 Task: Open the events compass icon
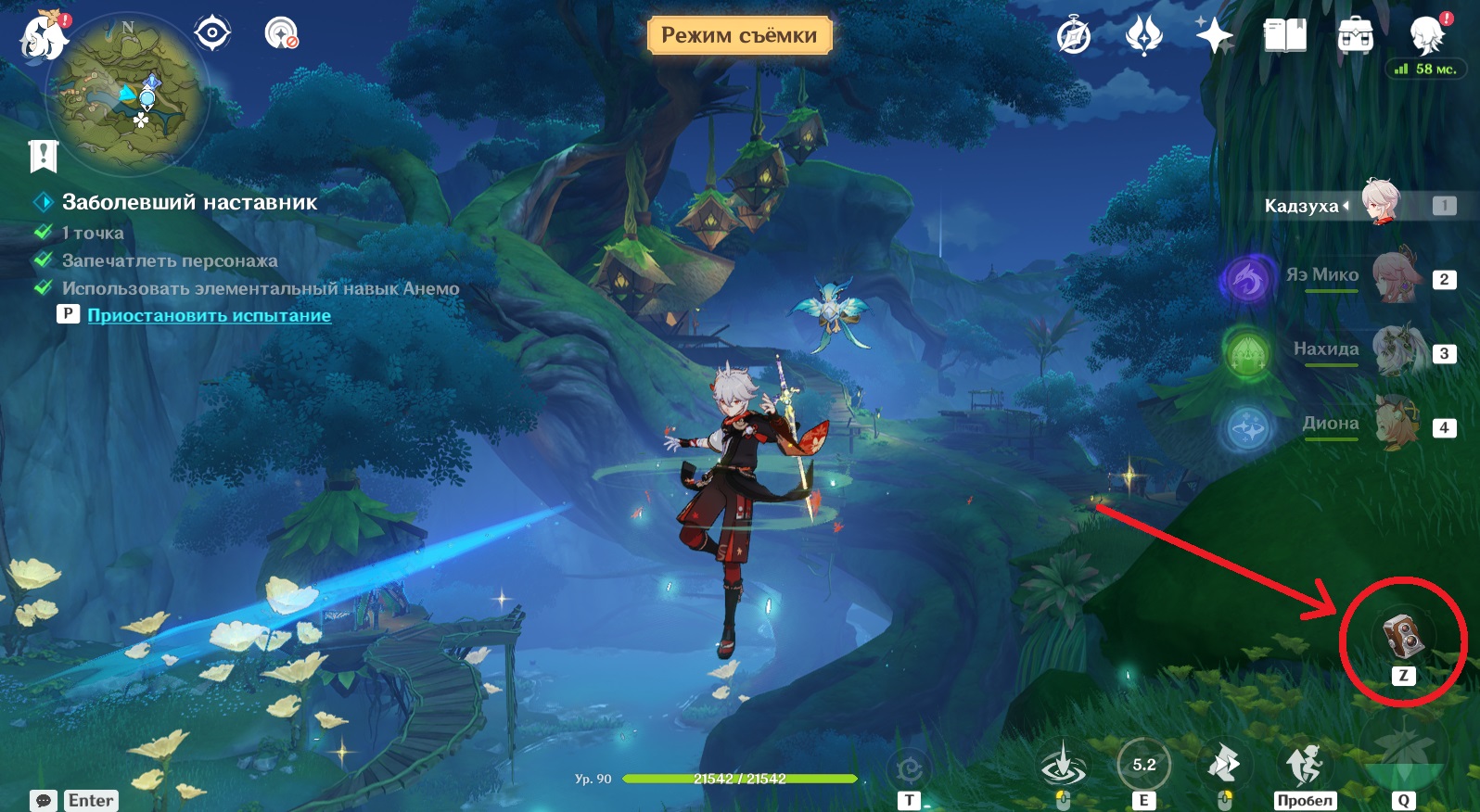coord(1074,36)
